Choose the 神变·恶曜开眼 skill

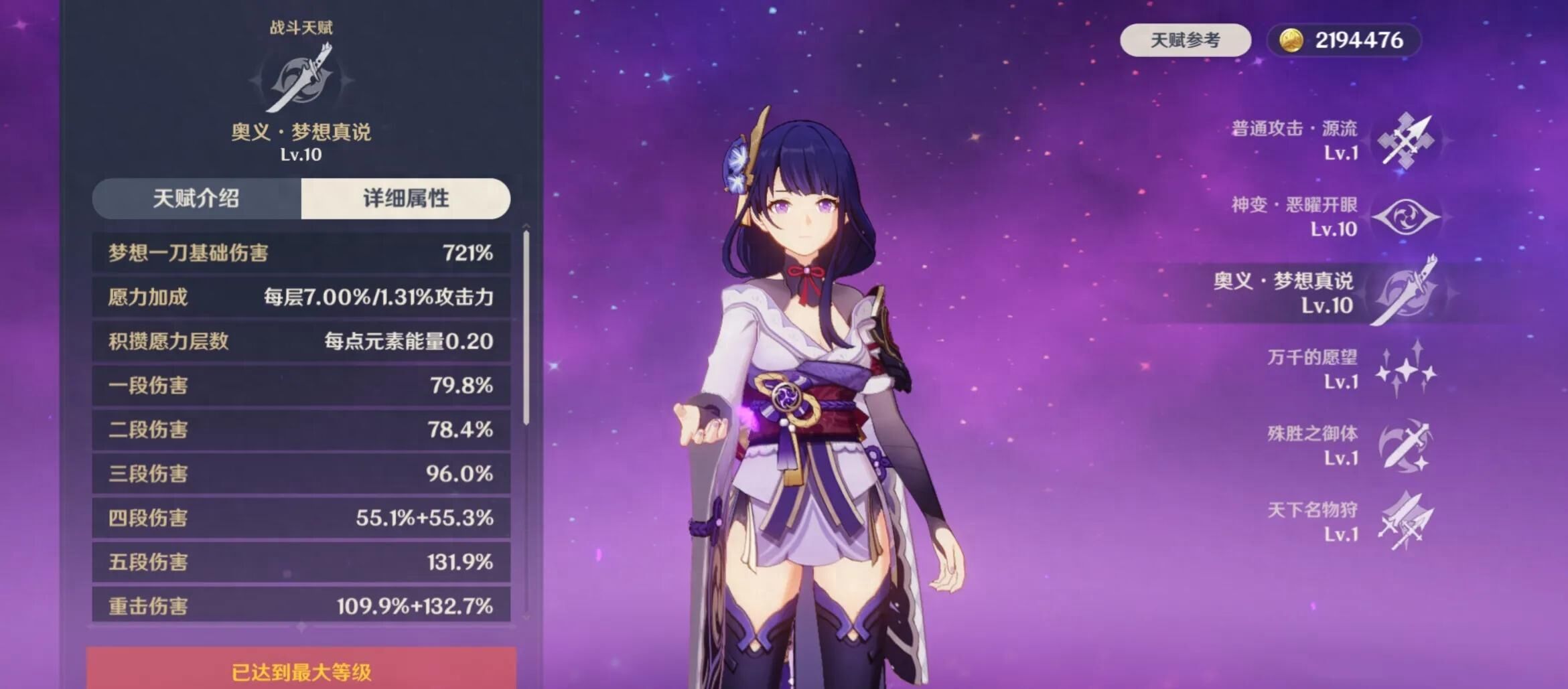point(1405,217)
